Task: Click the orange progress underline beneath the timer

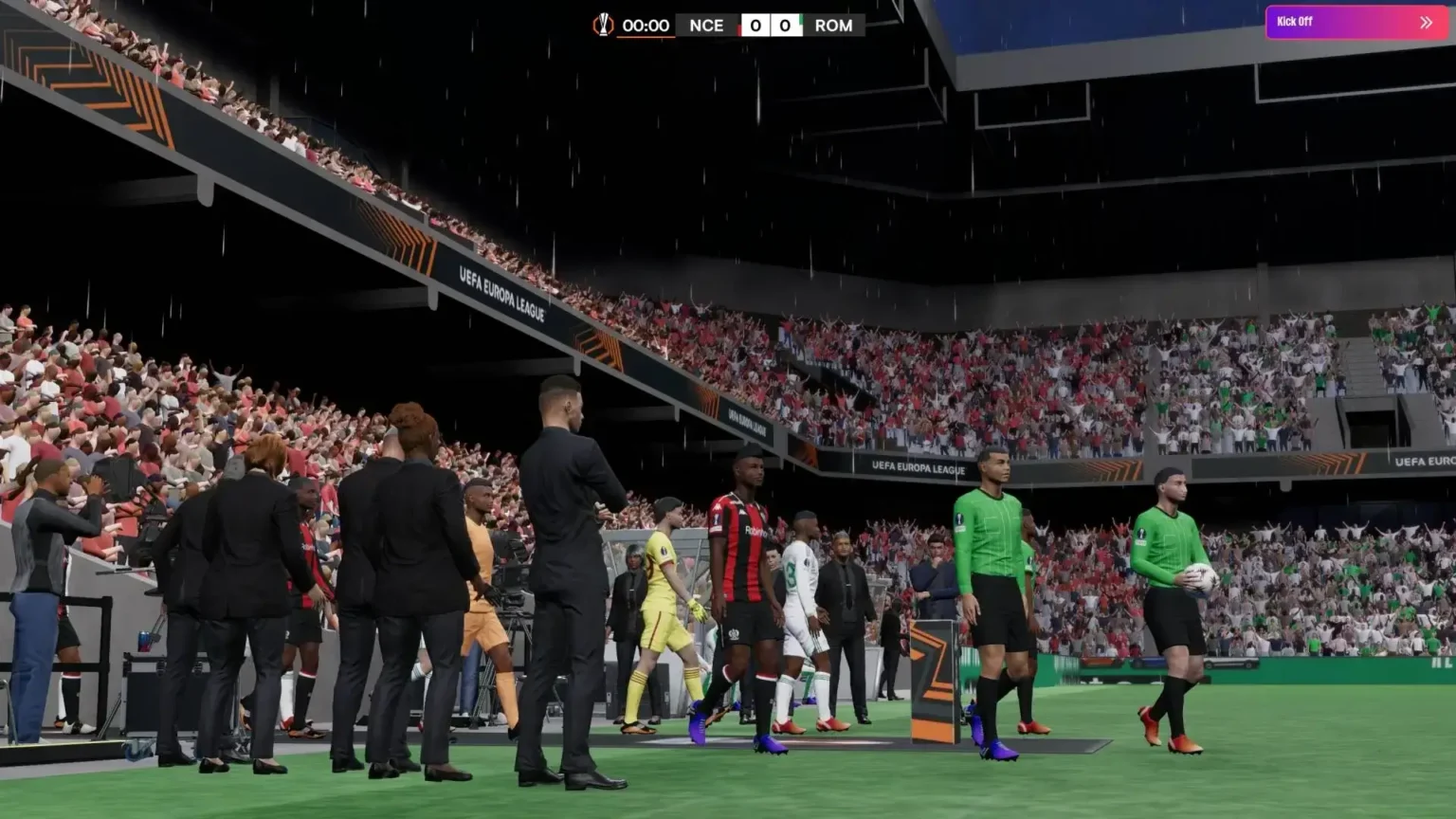Action: (x=646, y=36)
